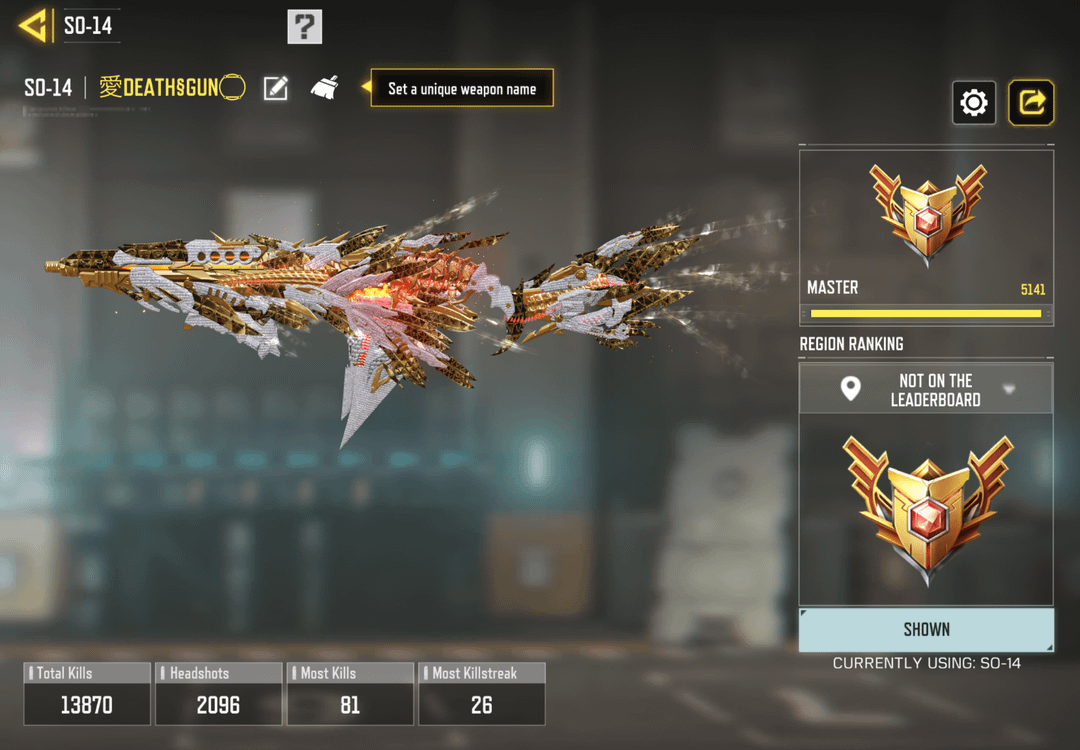Toggle the Shown badge display button
The image size is (1080, 750).
926,629
